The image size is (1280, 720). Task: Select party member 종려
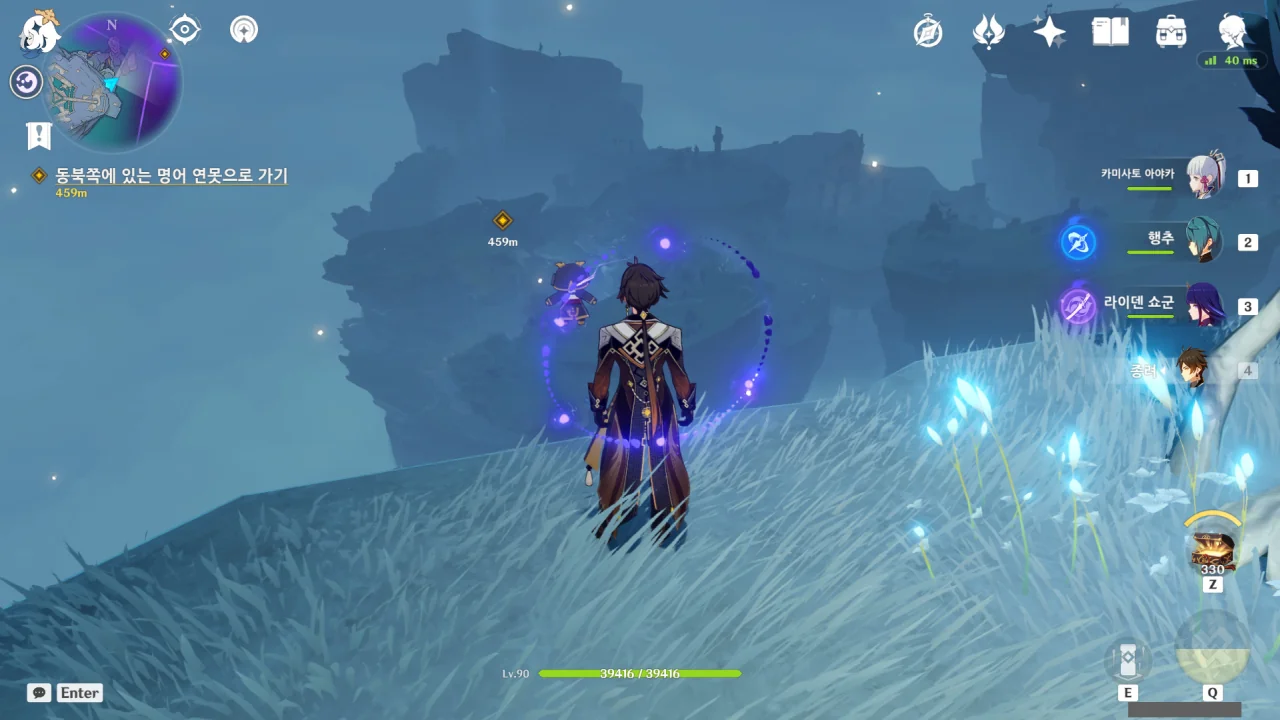1193,369
